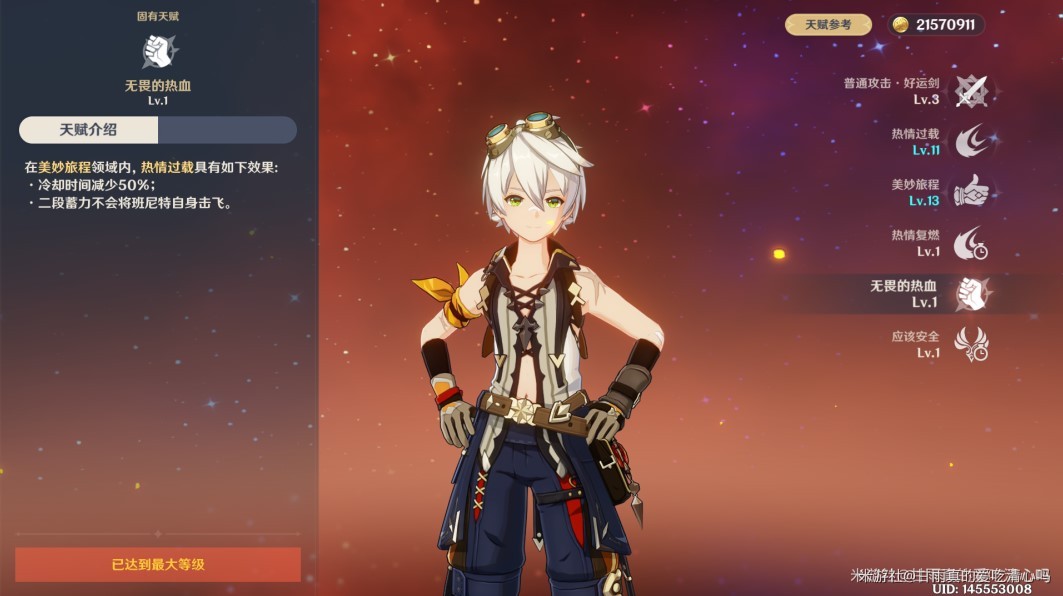This screenshot has width=1063, height=596.
Task: Select the 热情复燃 passive talent
Action: [x=970, y=243]
